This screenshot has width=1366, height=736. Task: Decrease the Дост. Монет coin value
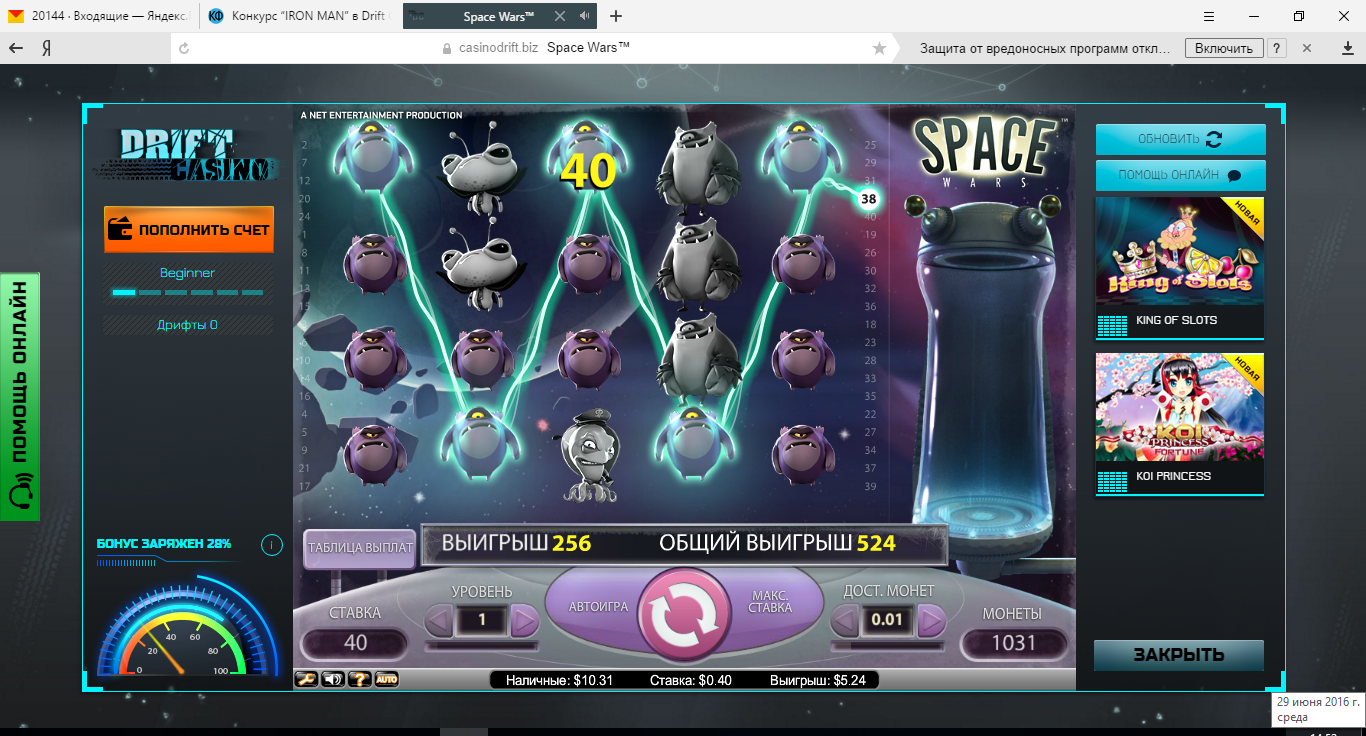[845, 621]
